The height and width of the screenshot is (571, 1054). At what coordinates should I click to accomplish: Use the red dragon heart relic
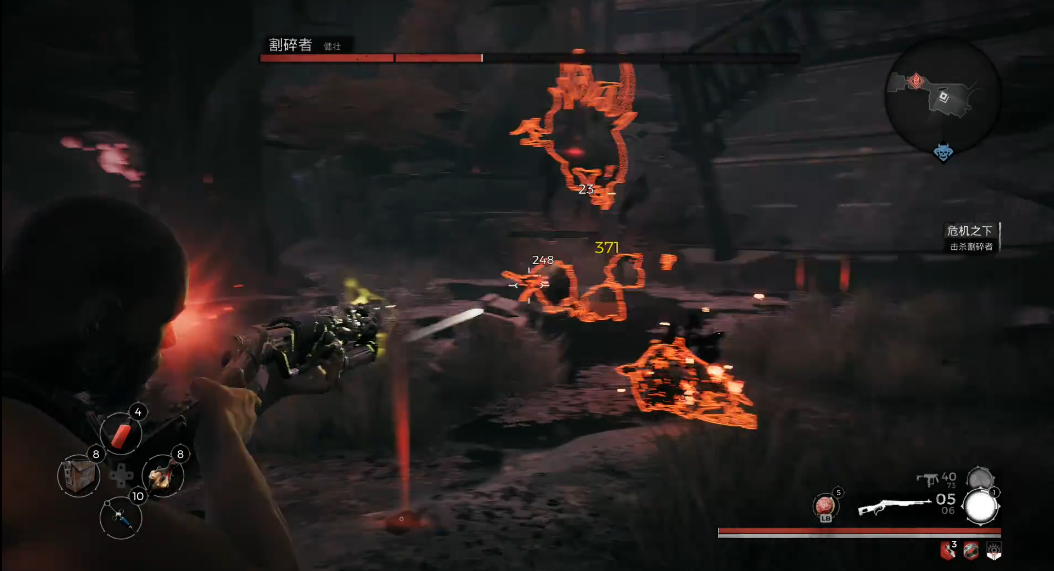pyautogui.click(x=826, y=505)
